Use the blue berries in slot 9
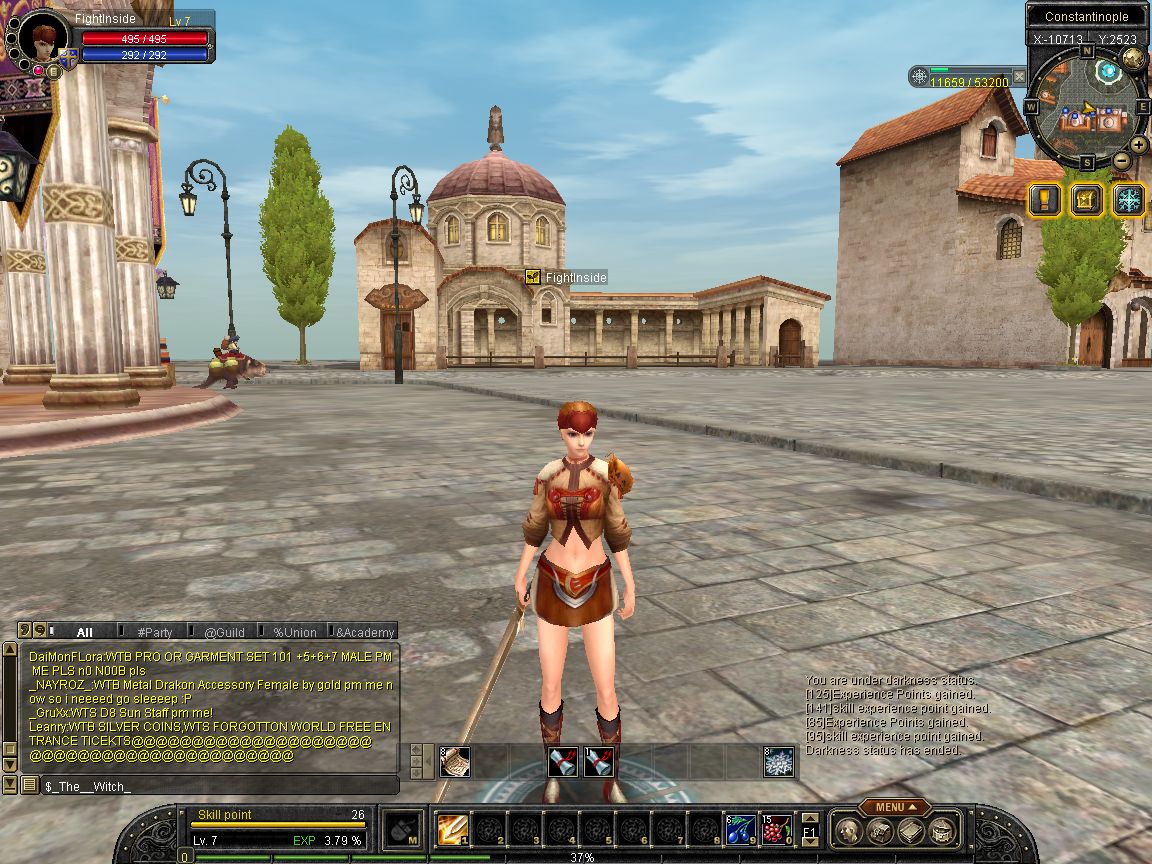Image resolution: width=1152 pixels, height=864 pixels. (740, 829)
